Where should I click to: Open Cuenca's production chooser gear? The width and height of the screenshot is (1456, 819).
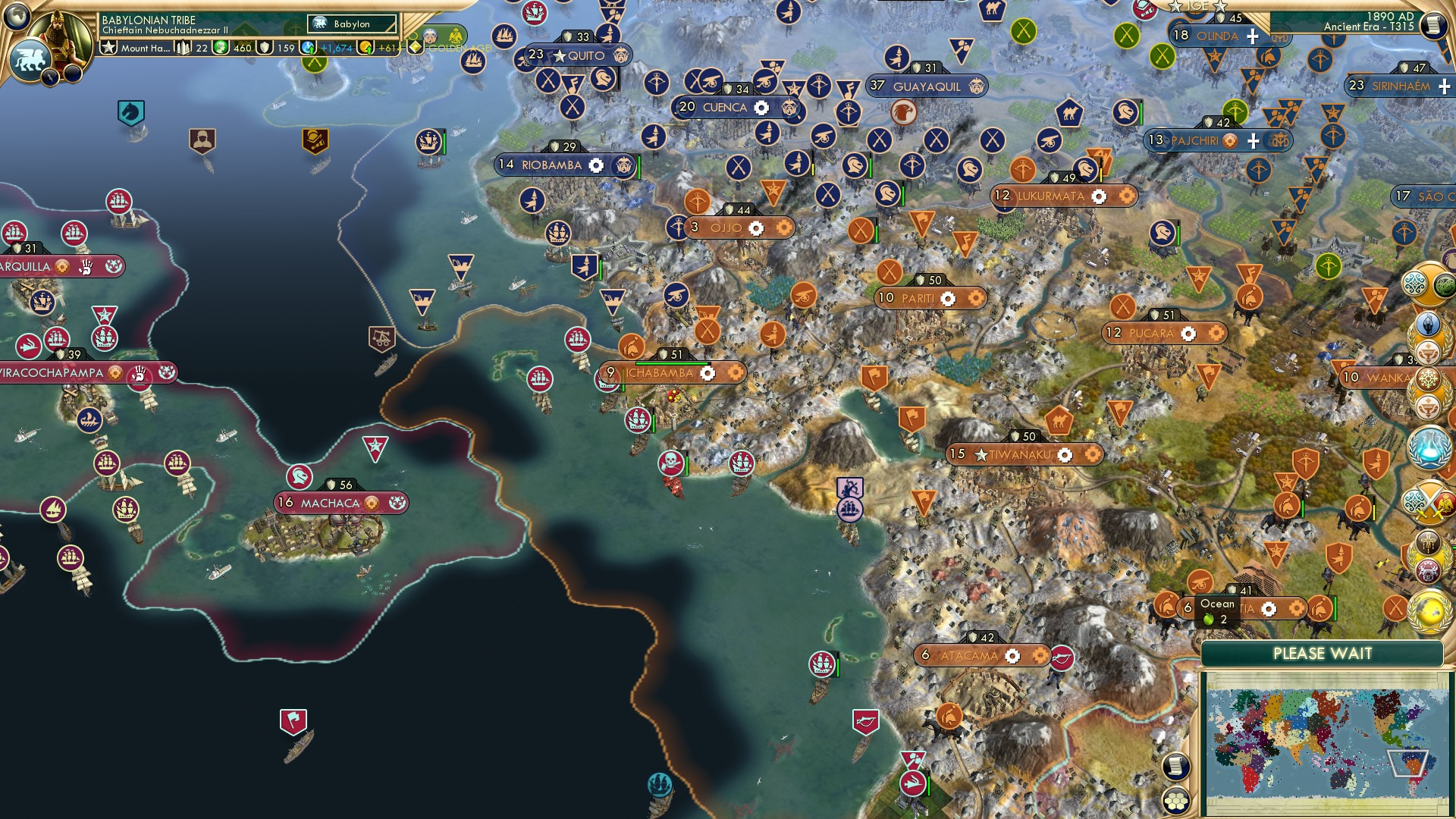761,107
